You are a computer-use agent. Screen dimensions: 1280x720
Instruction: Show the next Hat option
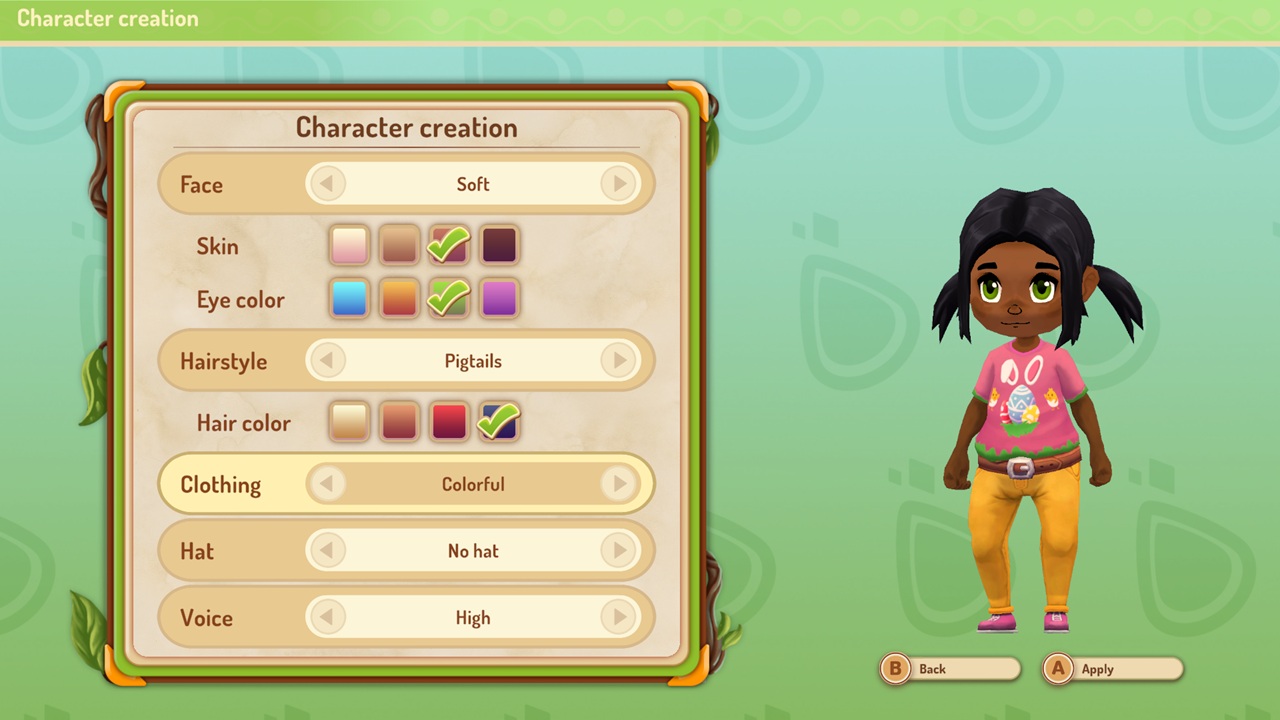tap(619, 551)
